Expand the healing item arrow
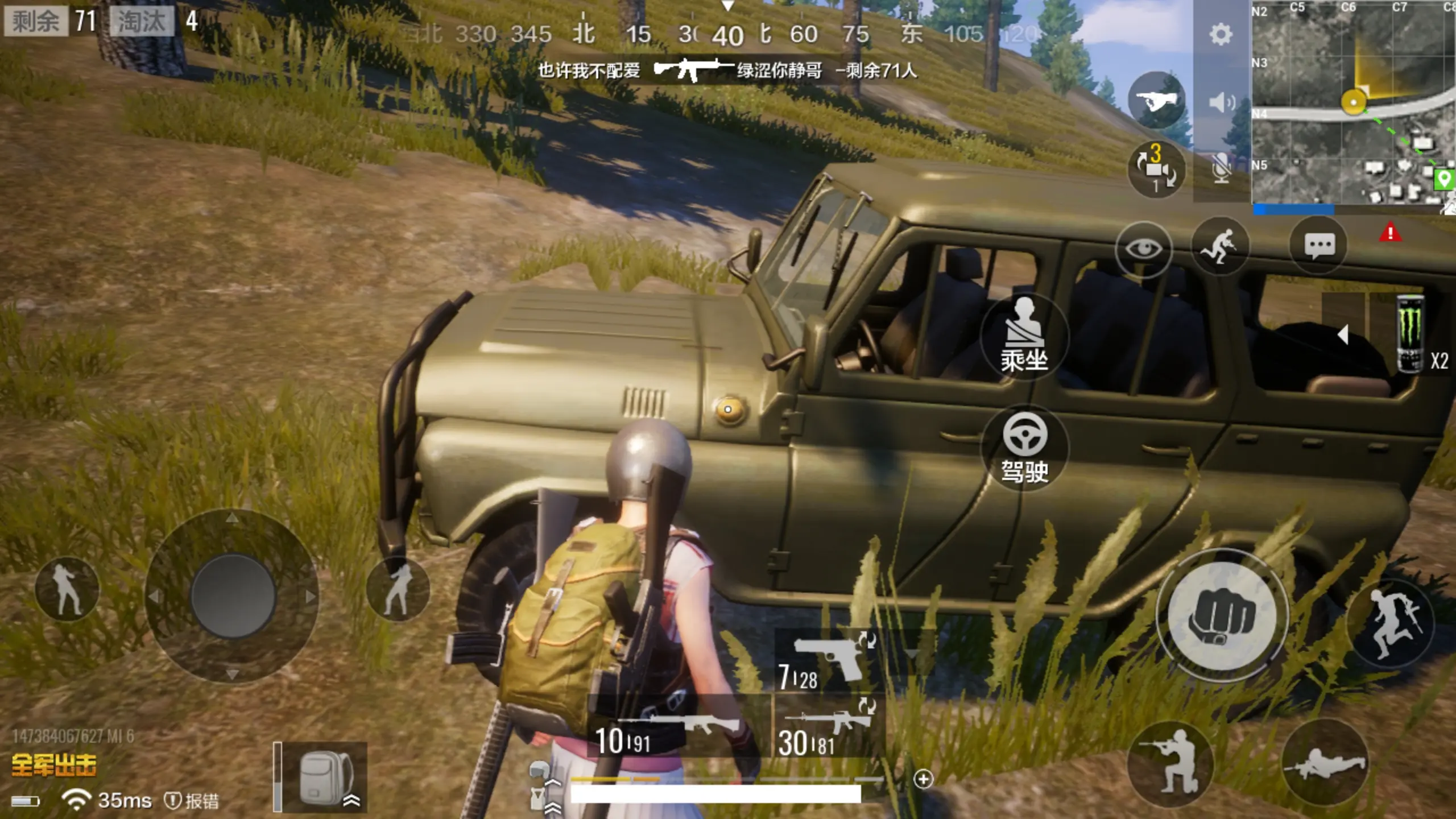This screenshot has width=1456, height=819. pyautogui.click(x=1343, y=334)
